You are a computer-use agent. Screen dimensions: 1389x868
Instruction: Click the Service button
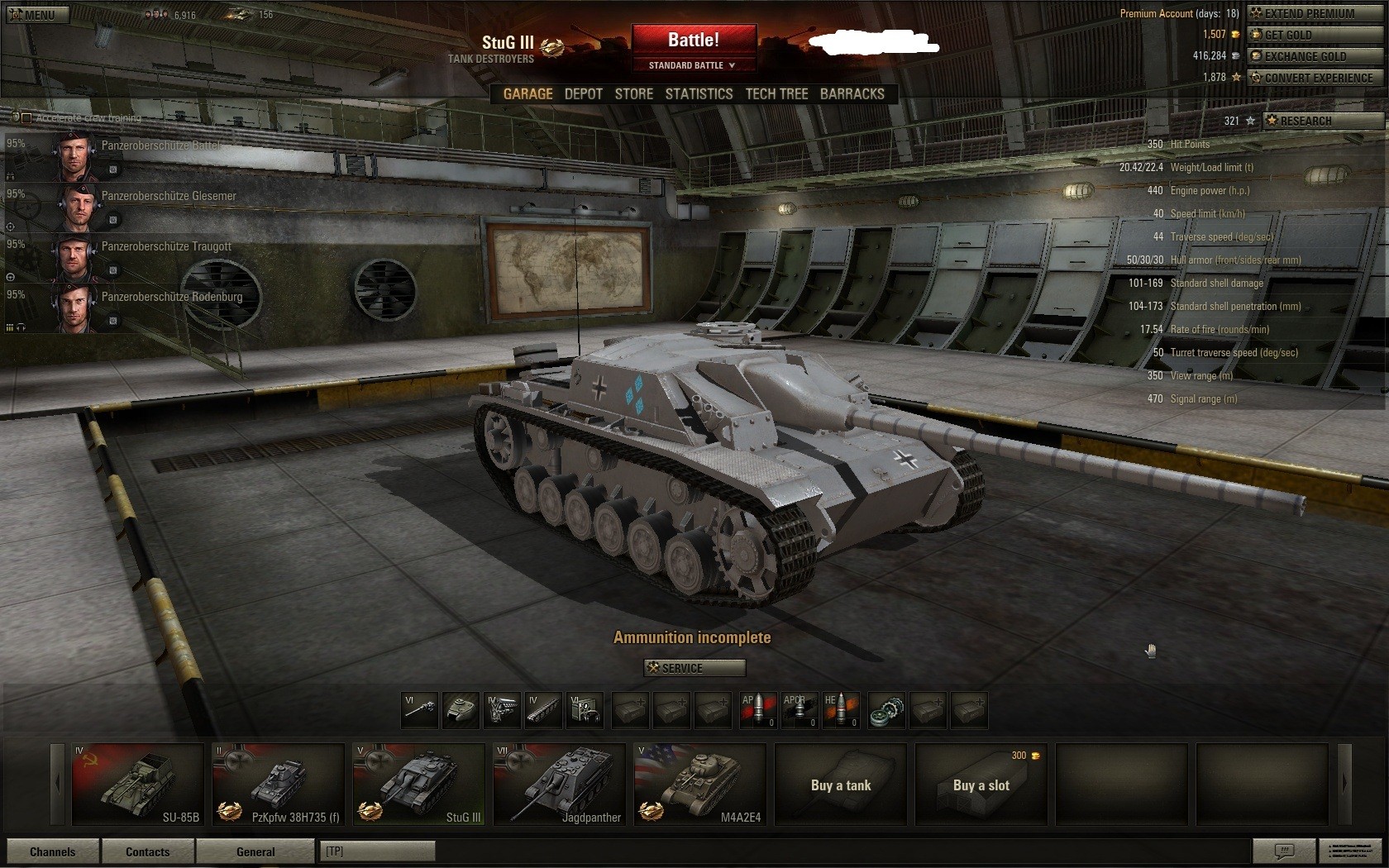point(694,668)
